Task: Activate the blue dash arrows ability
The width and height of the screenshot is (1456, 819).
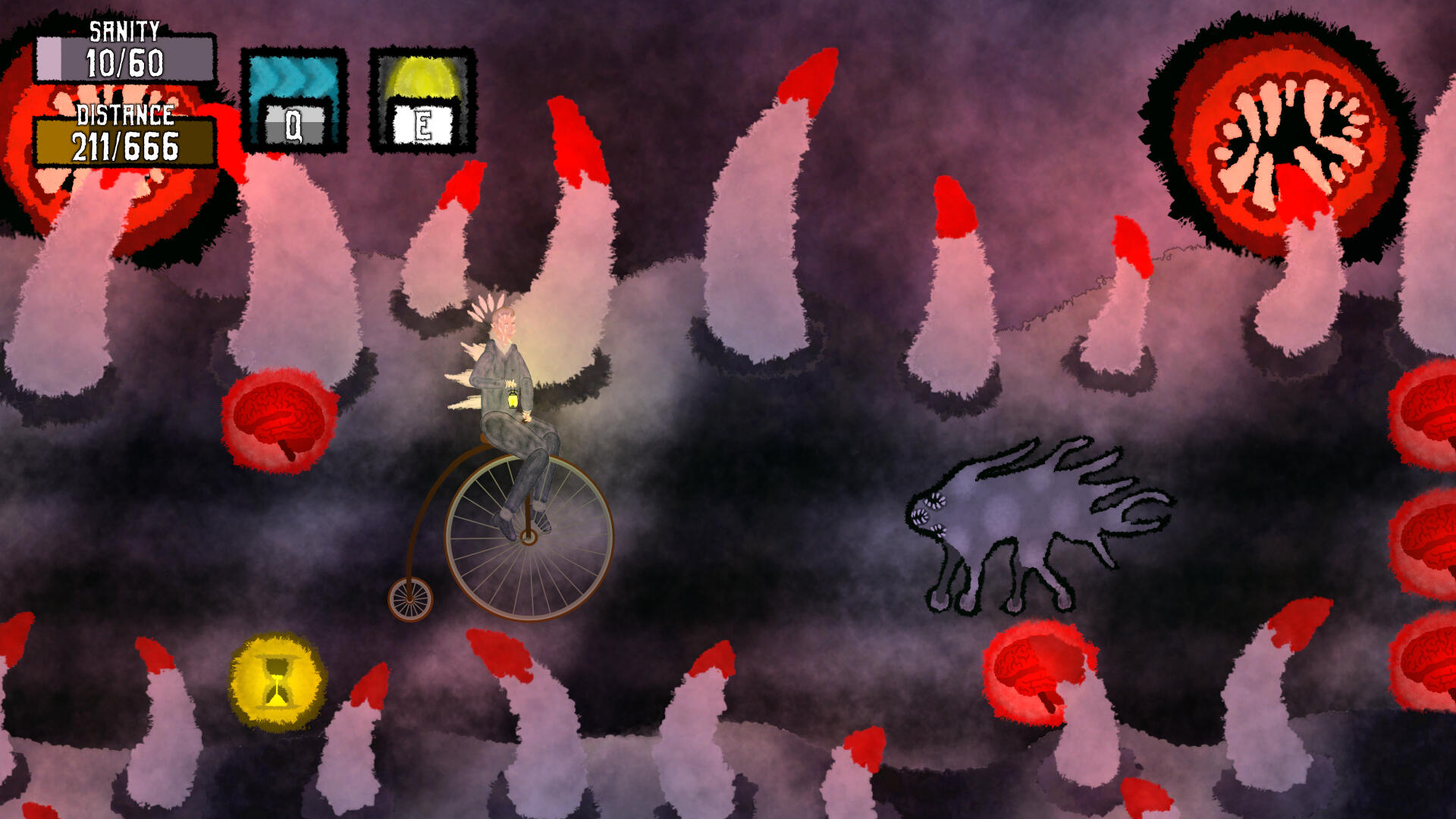Action: [294, 100]
